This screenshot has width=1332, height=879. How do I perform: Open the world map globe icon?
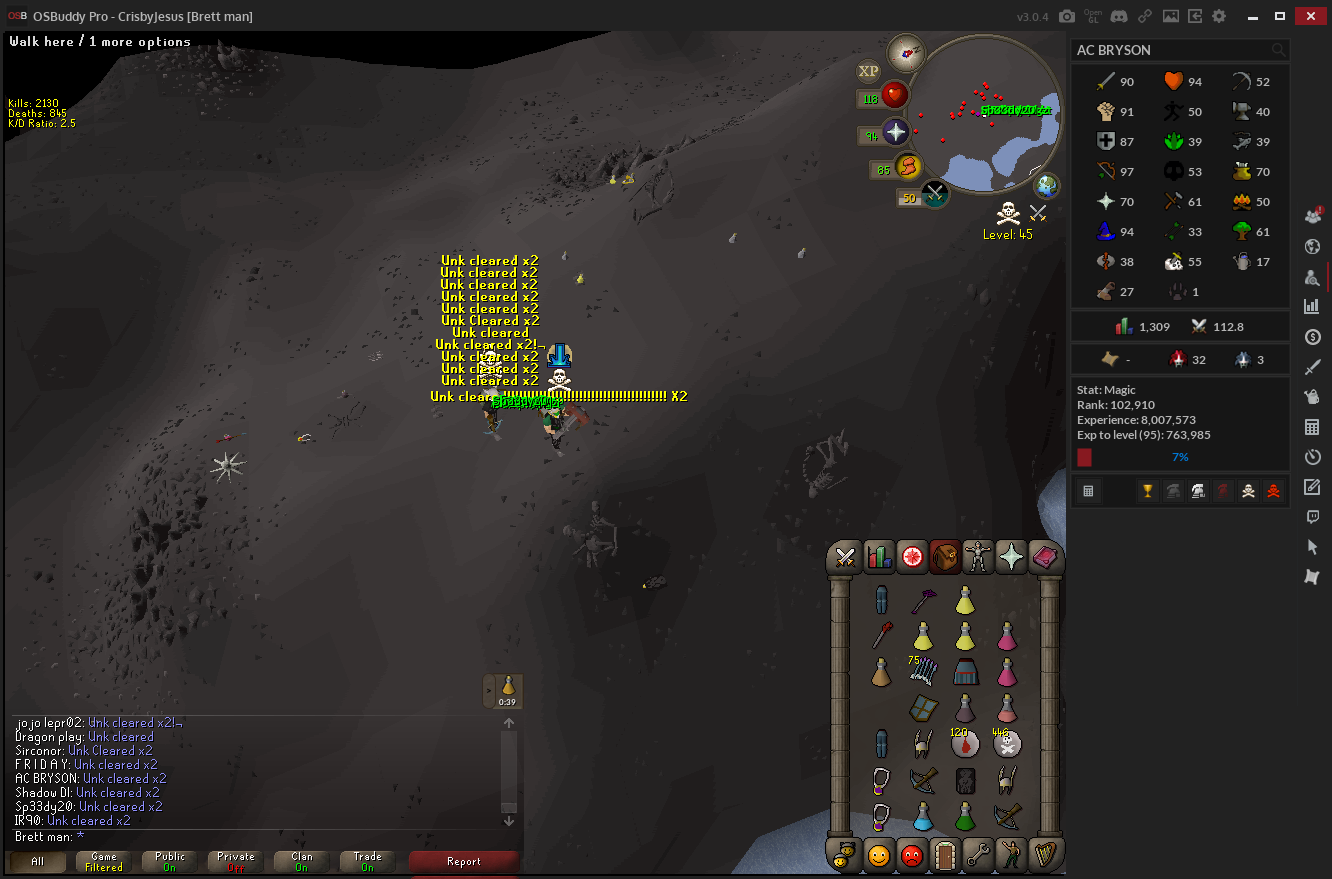pyautogui.click(x=1046, y=186)
